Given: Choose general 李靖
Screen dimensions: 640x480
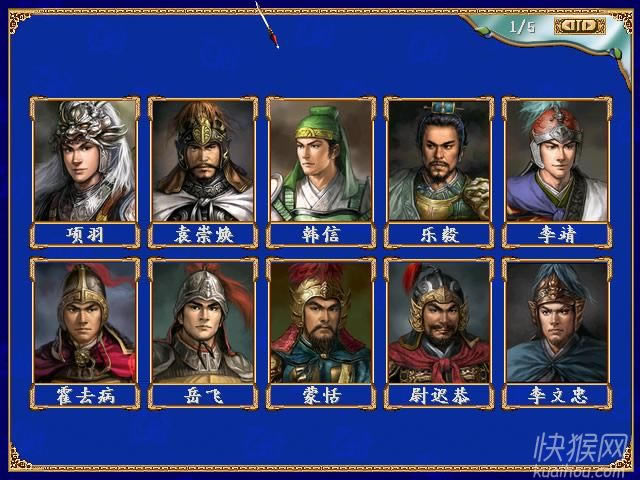Looking at the screenshot, I should 556,160.
